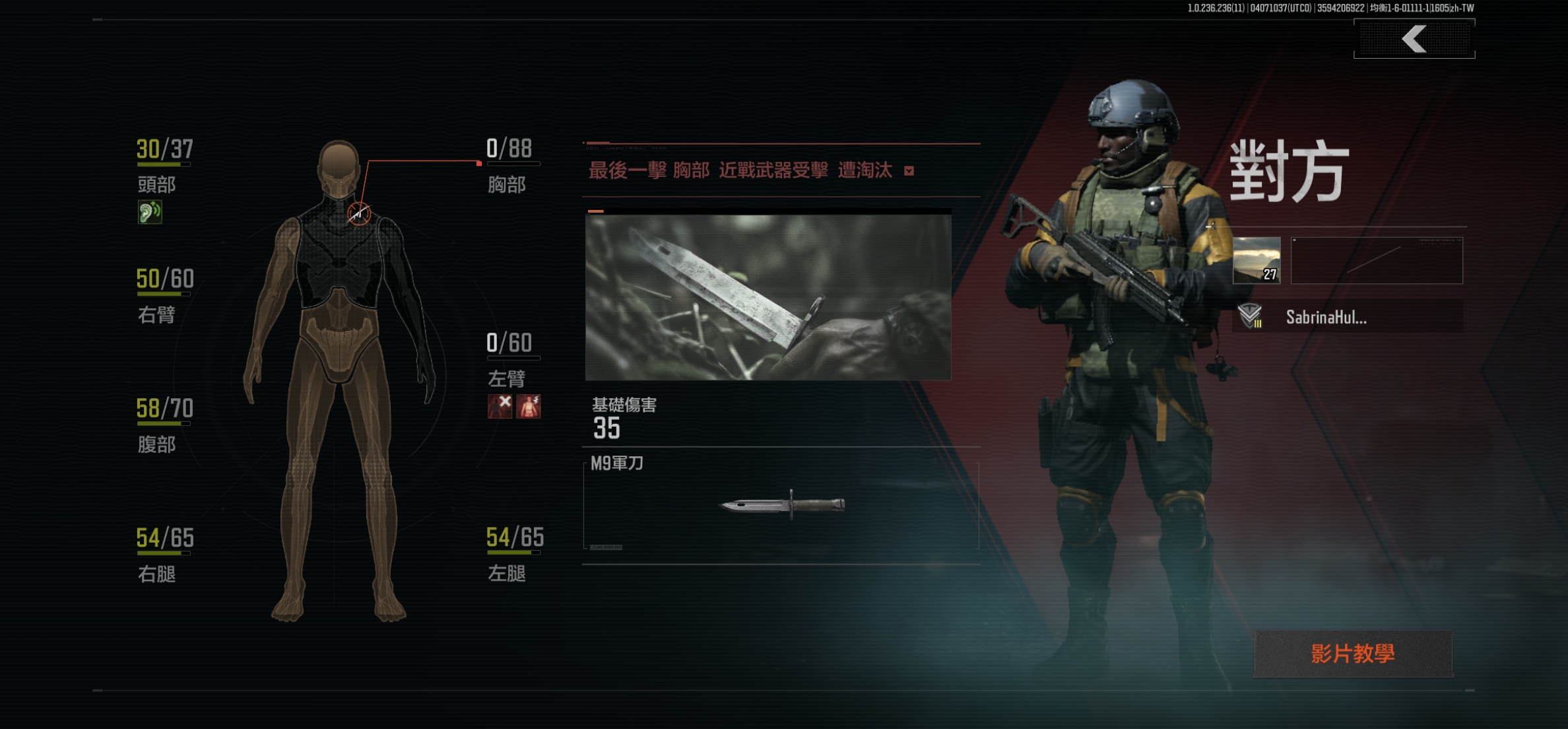View player SabrinaHul... profile row
The image size is (1568, 729).
(1347, 317)
